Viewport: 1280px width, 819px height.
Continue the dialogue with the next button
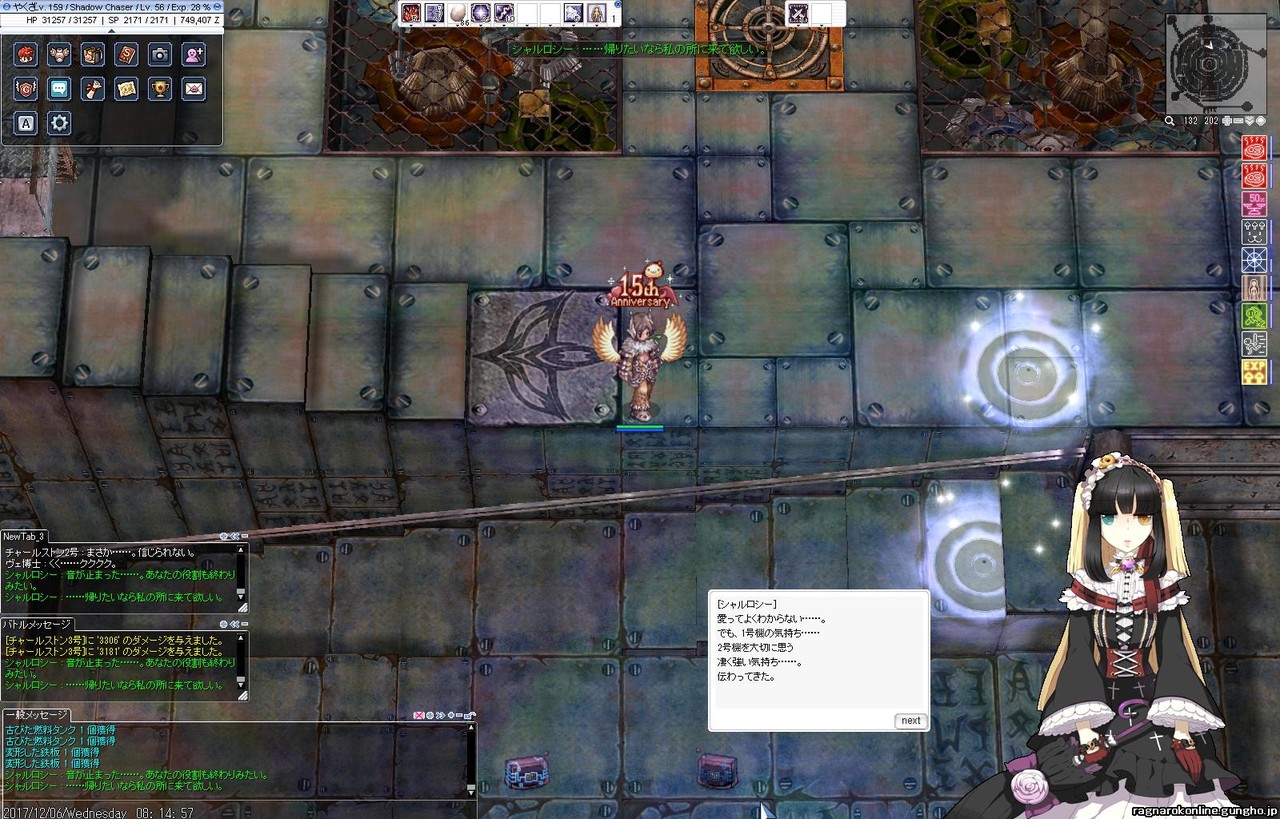point(910,720)
